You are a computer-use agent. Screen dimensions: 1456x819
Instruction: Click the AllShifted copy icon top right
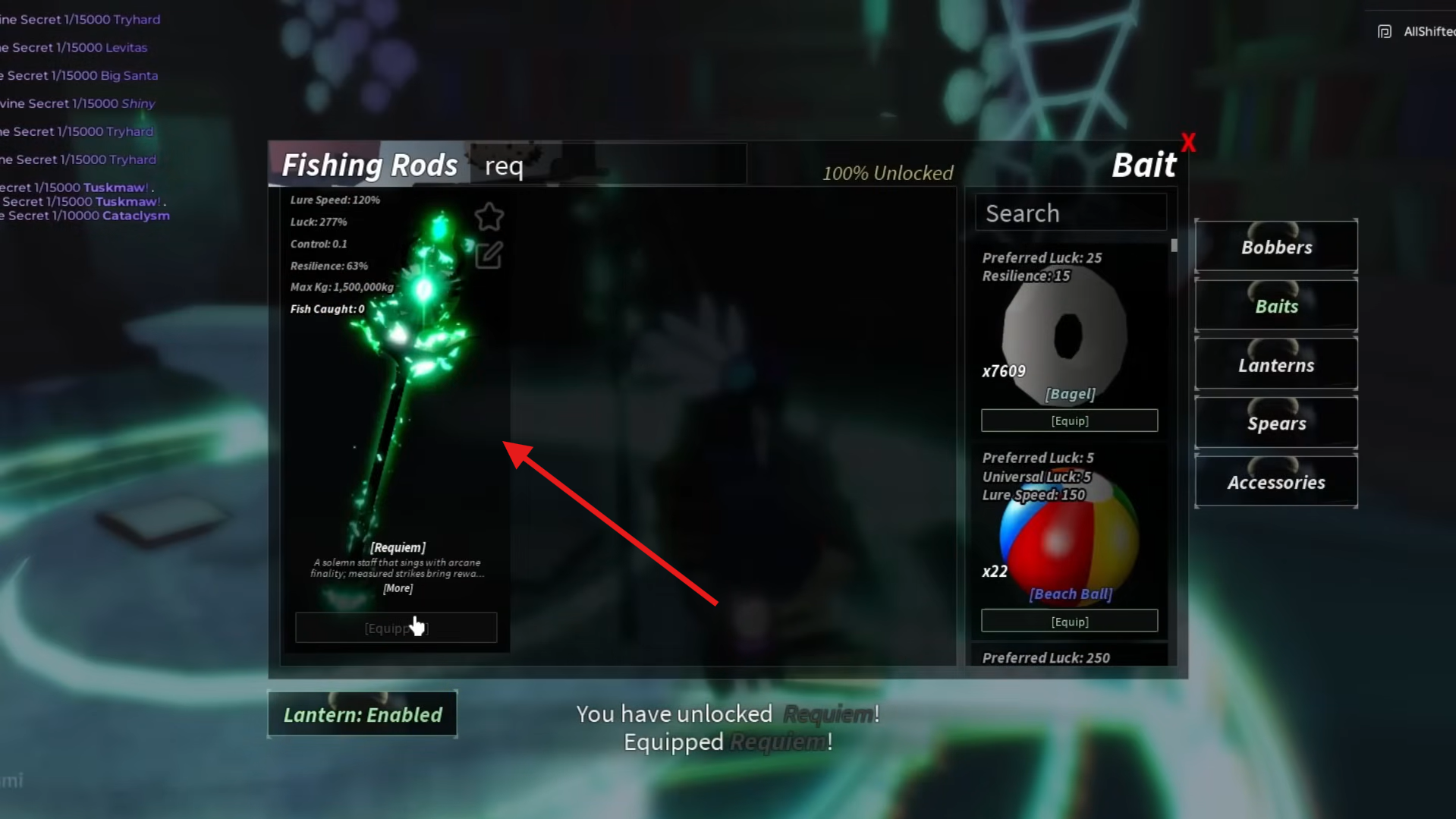click(x=1385, y=30)
